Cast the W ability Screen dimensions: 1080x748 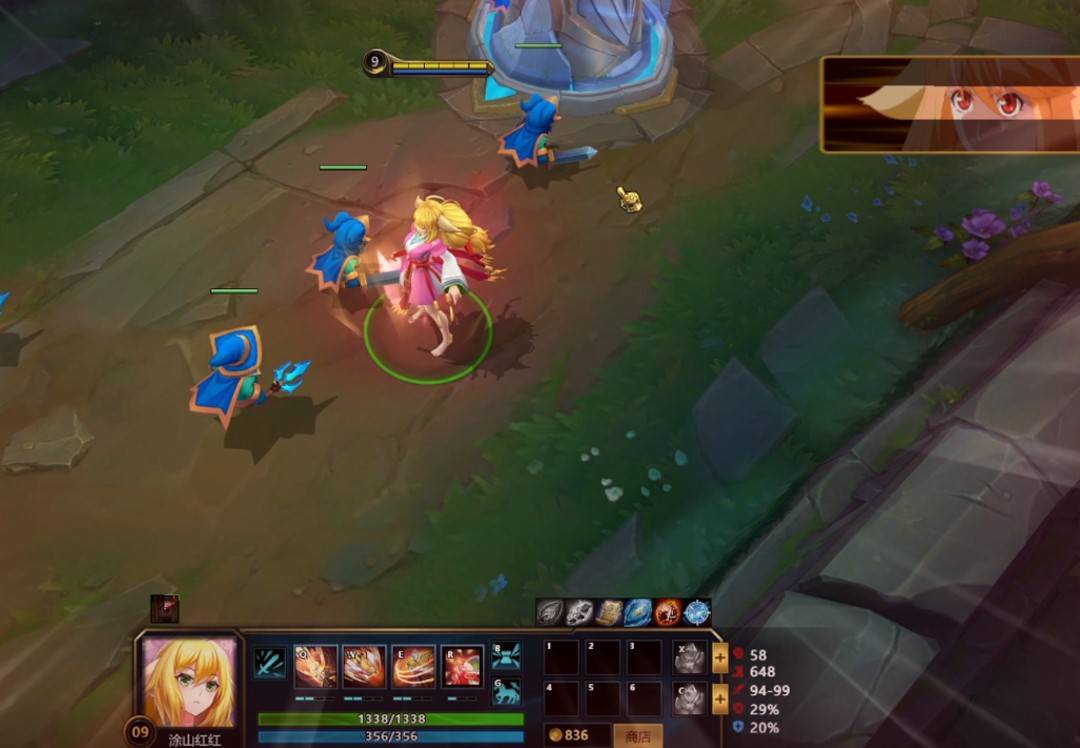(364, 666)
